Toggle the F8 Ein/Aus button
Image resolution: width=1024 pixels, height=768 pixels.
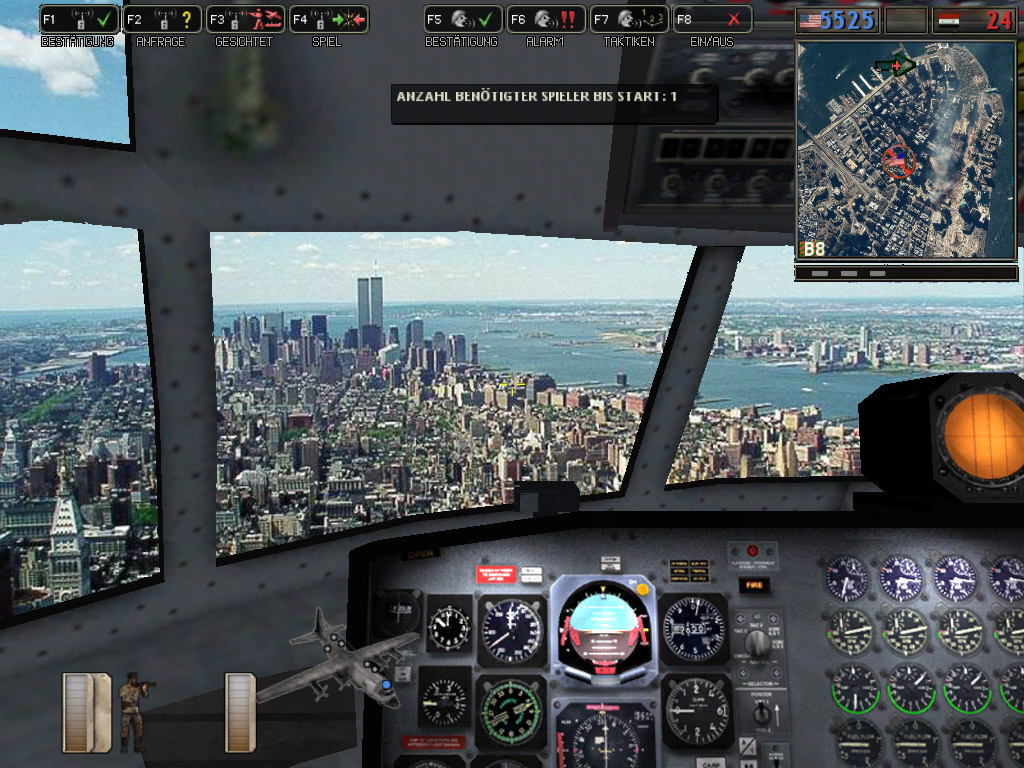pos(711,19)
